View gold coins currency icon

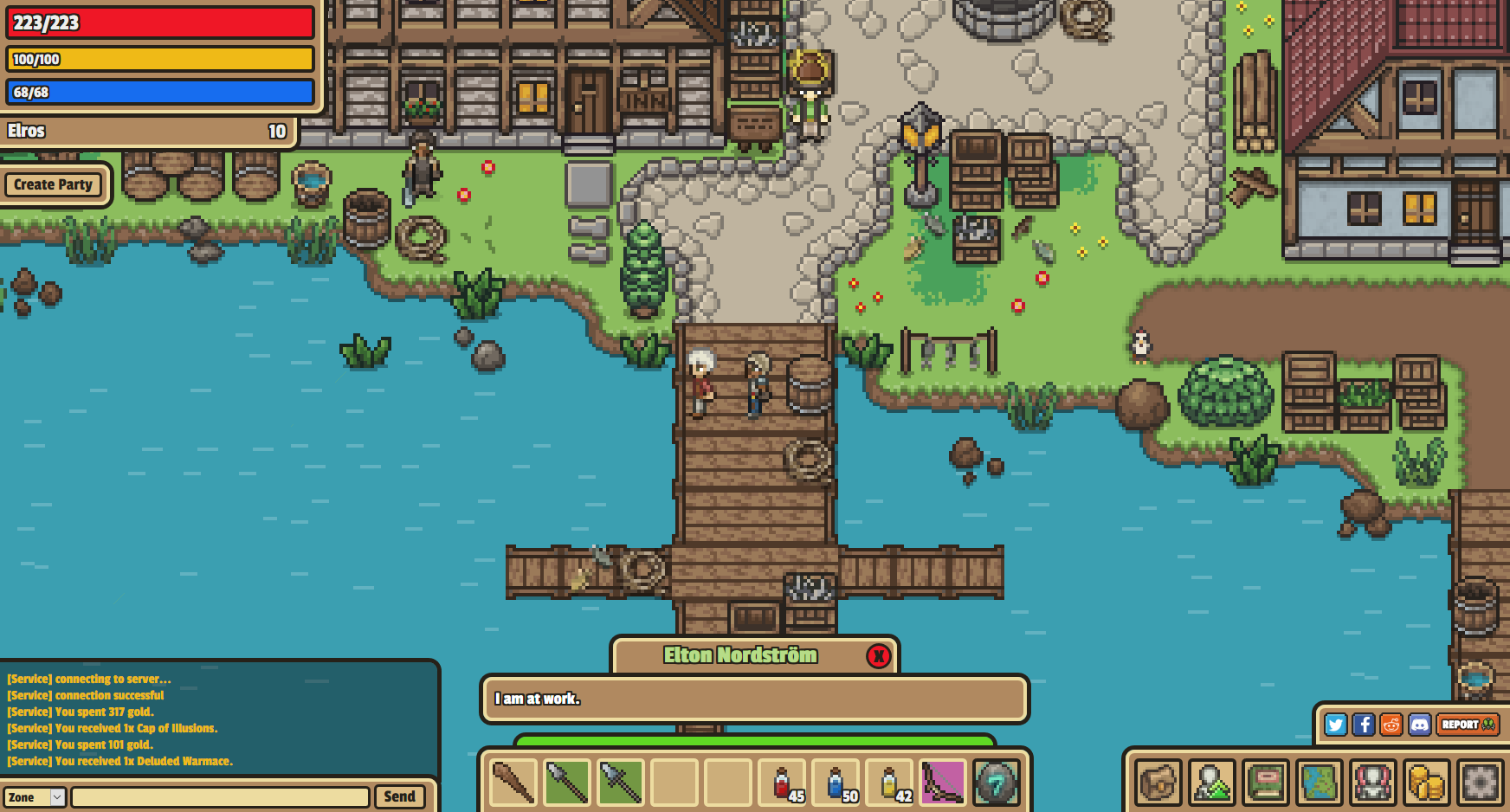tap(1425, 783)
